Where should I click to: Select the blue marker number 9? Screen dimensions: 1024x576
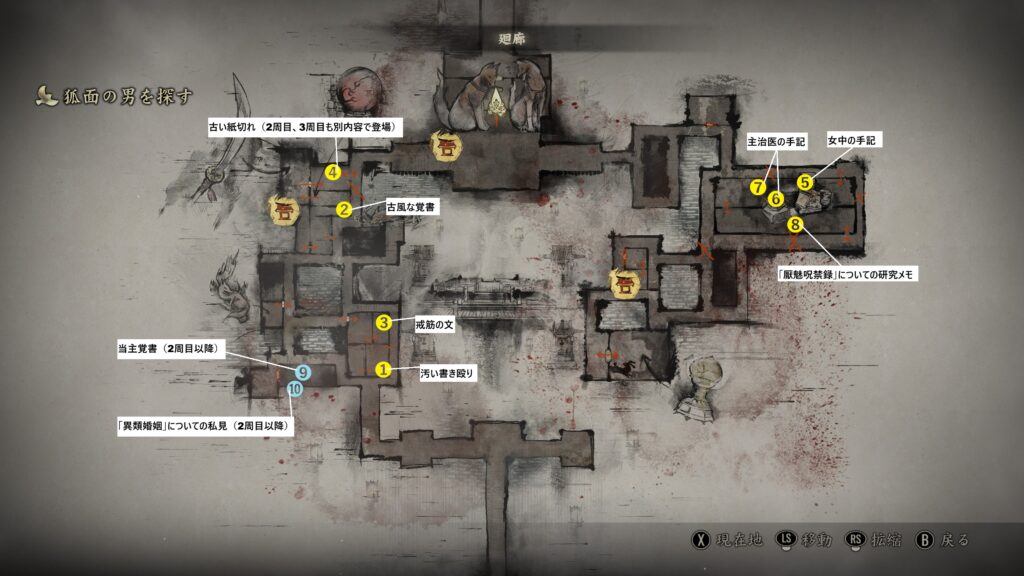point(304,373)
